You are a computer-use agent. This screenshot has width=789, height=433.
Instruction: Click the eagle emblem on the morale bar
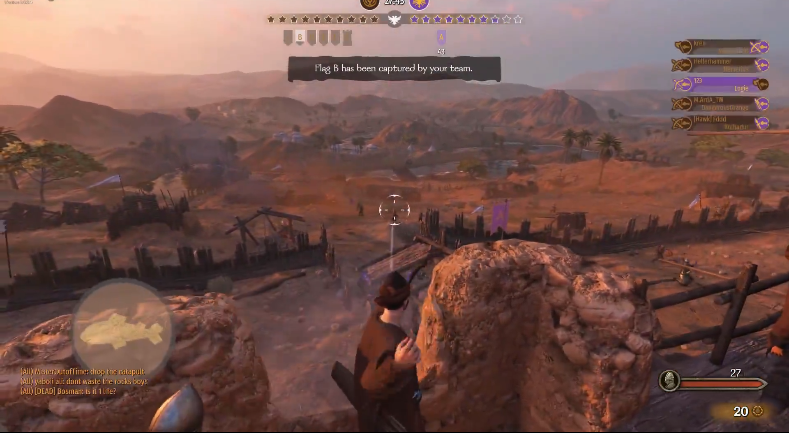pyautogui.click(x=394, y=19)
